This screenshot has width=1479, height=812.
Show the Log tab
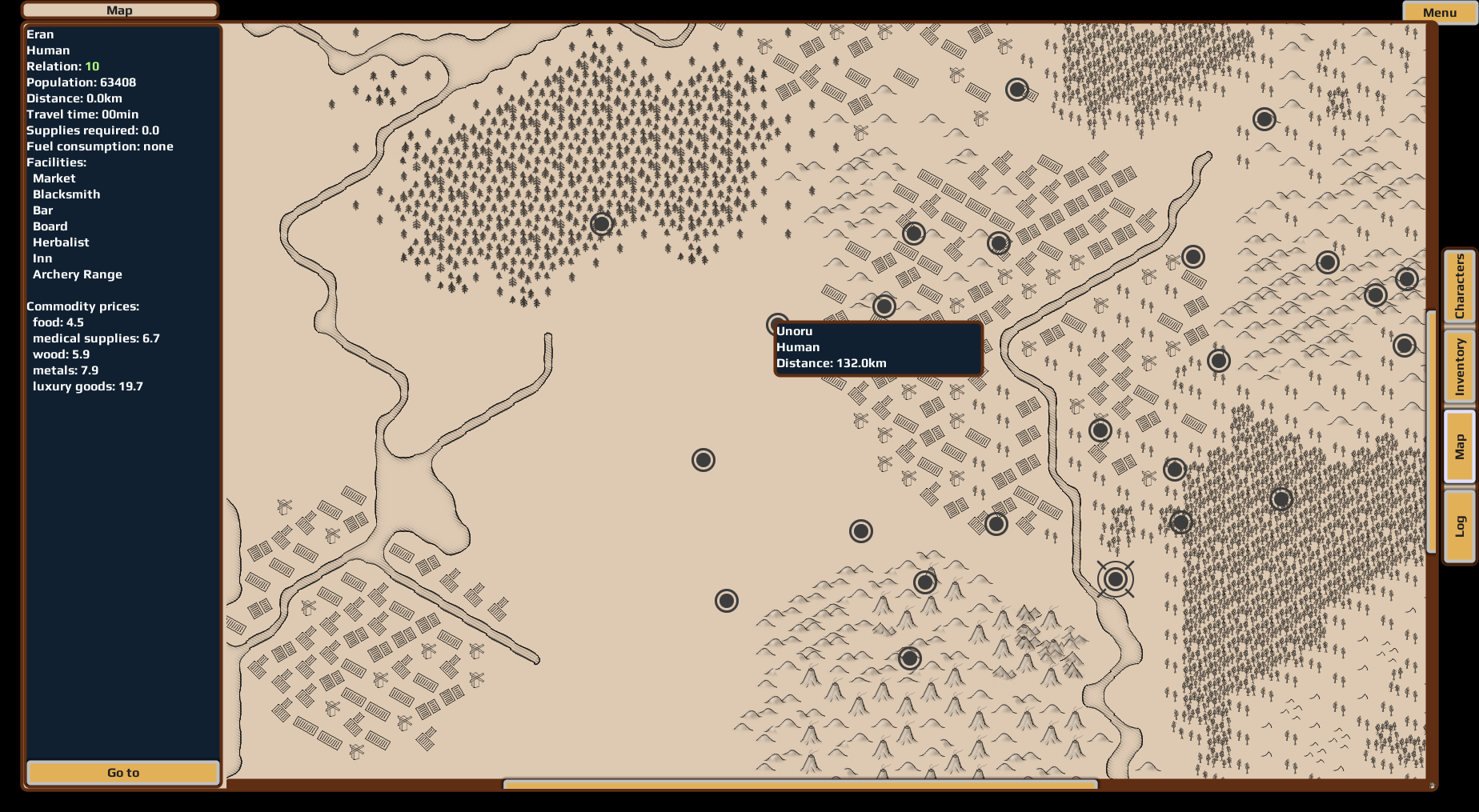(1459, 526)
